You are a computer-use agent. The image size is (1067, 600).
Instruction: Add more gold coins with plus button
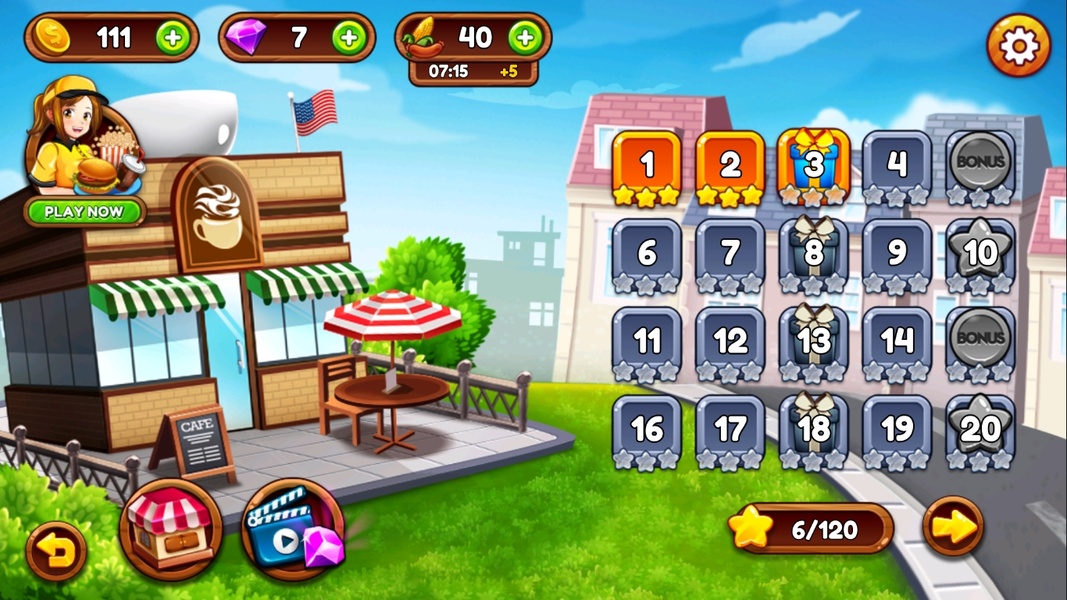[172, 38]
